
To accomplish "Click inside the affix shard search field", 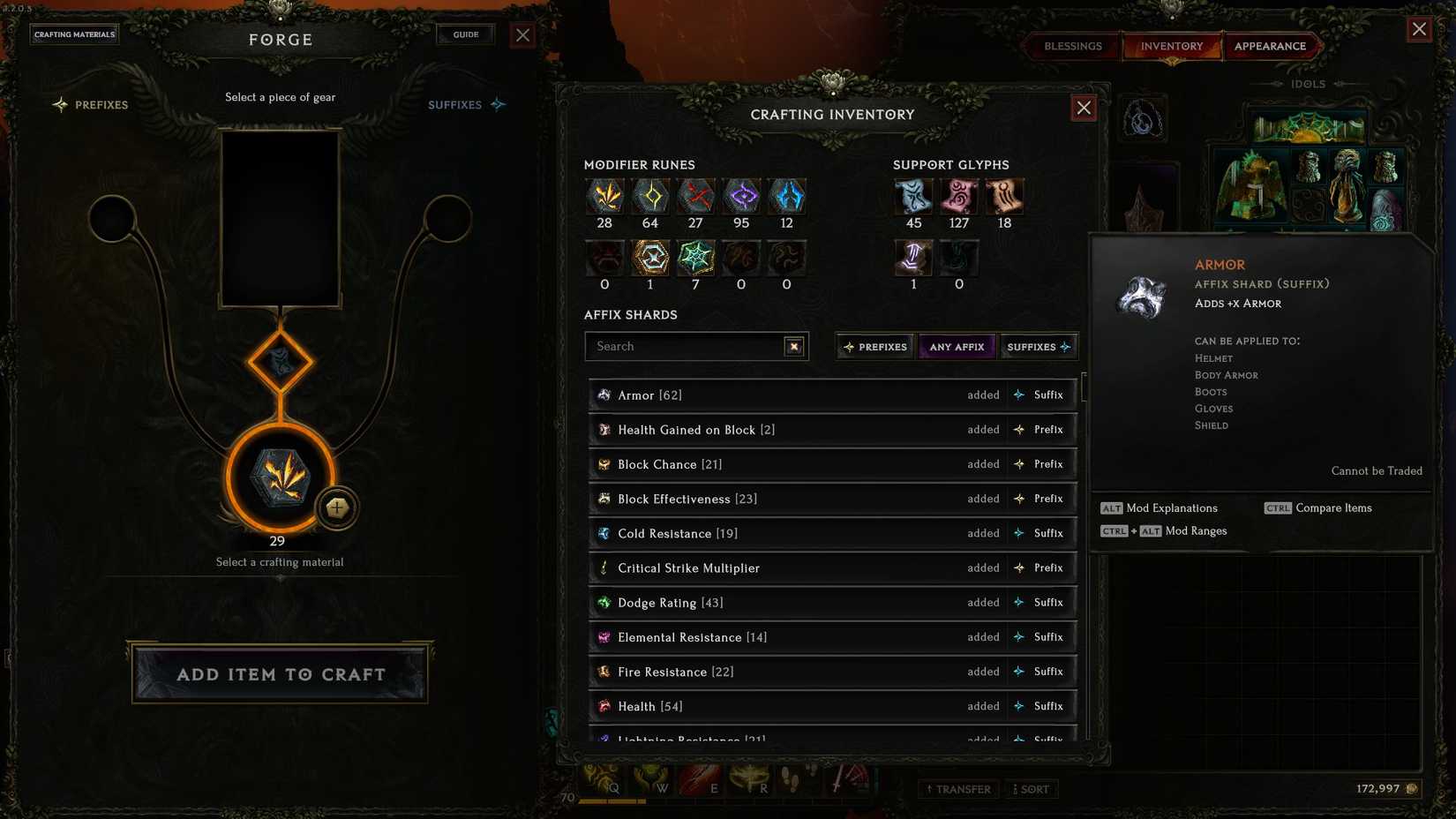I will coord(688,346).
